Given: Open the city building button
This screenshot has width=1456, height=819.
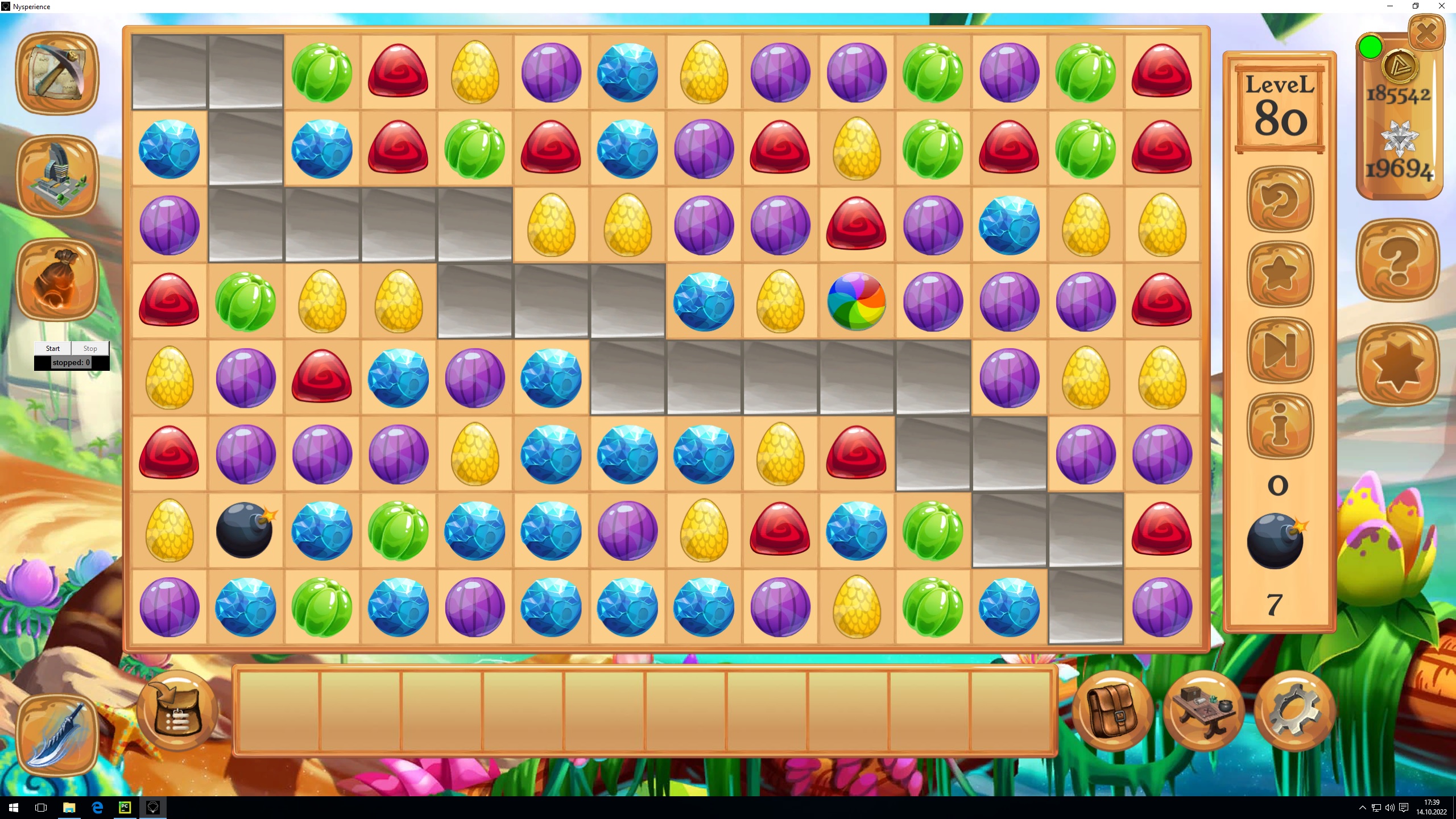Looking at the screenshot, I should tap(57, 176).
